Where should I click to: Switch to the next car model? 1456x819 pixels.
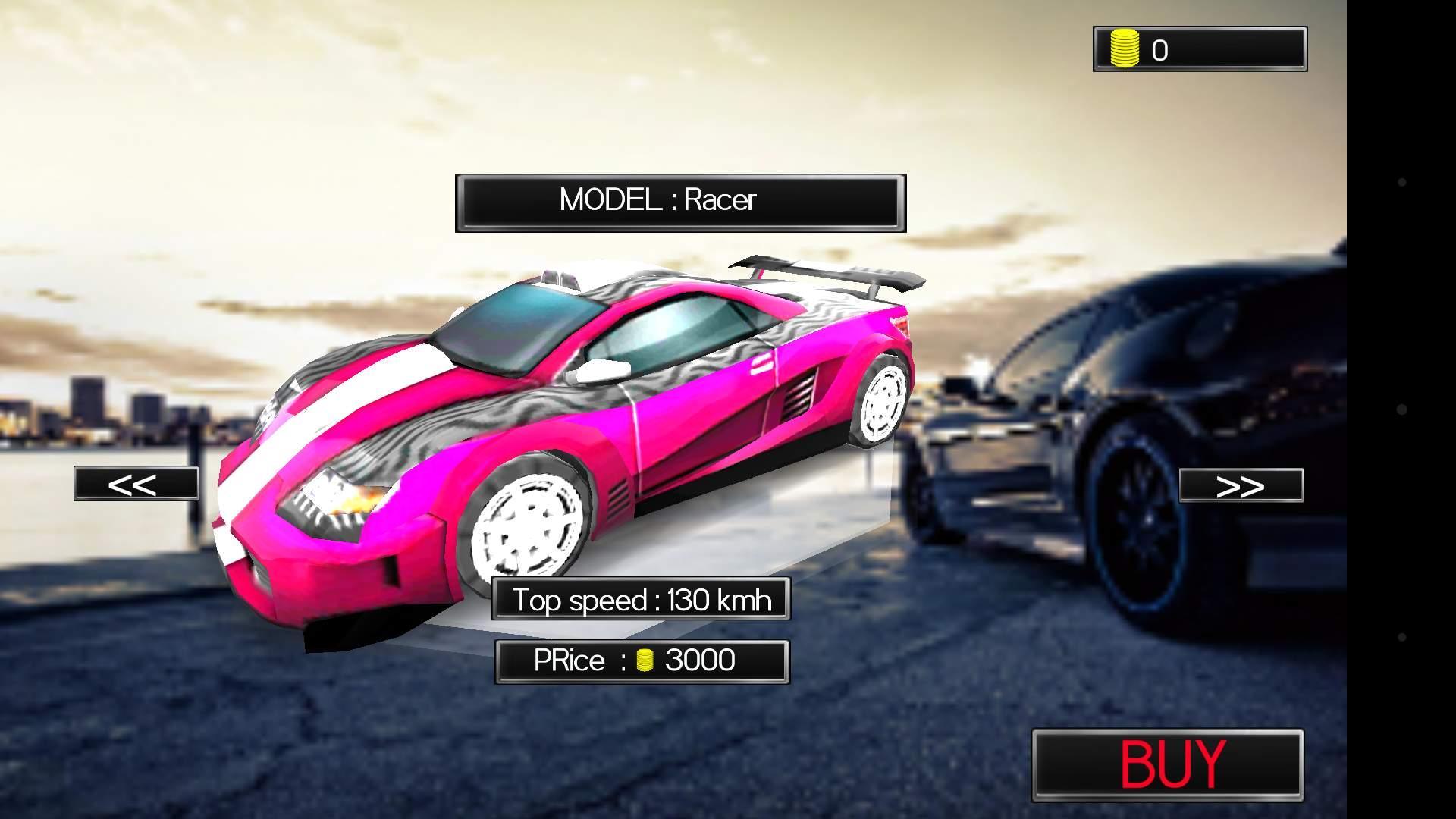coord(1241,485)
